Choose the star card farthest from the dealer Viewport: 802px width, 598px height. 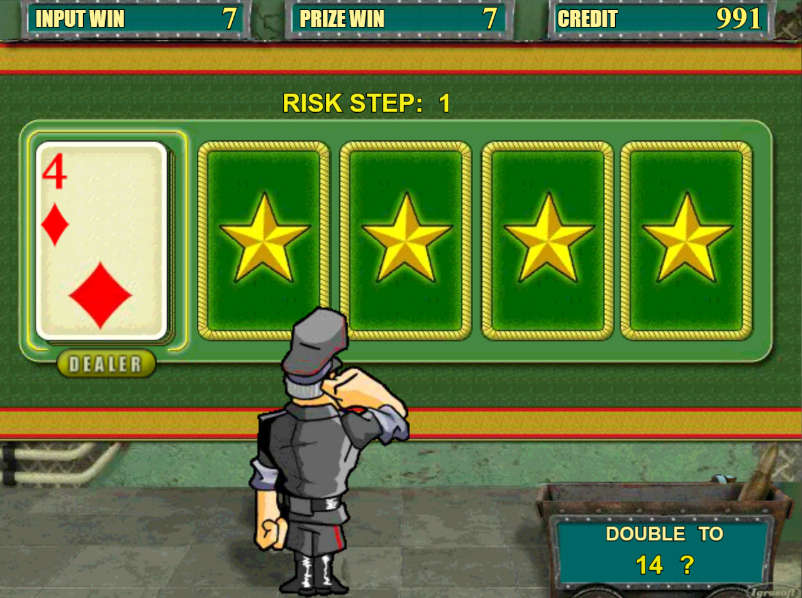point(686,238)
